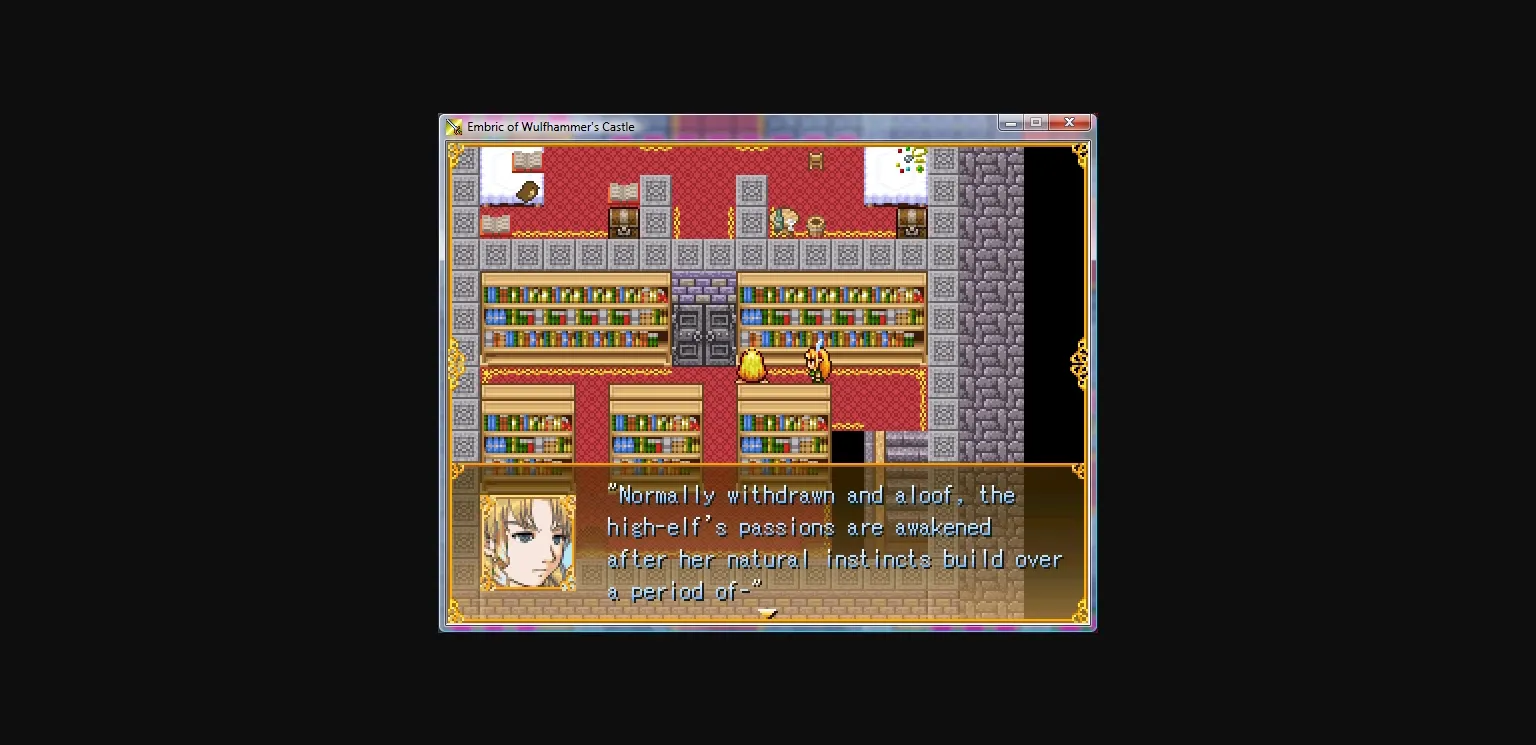Click the minimize button on the game window
Viewport: 1536px width, 745px height.
point(1009,121)
